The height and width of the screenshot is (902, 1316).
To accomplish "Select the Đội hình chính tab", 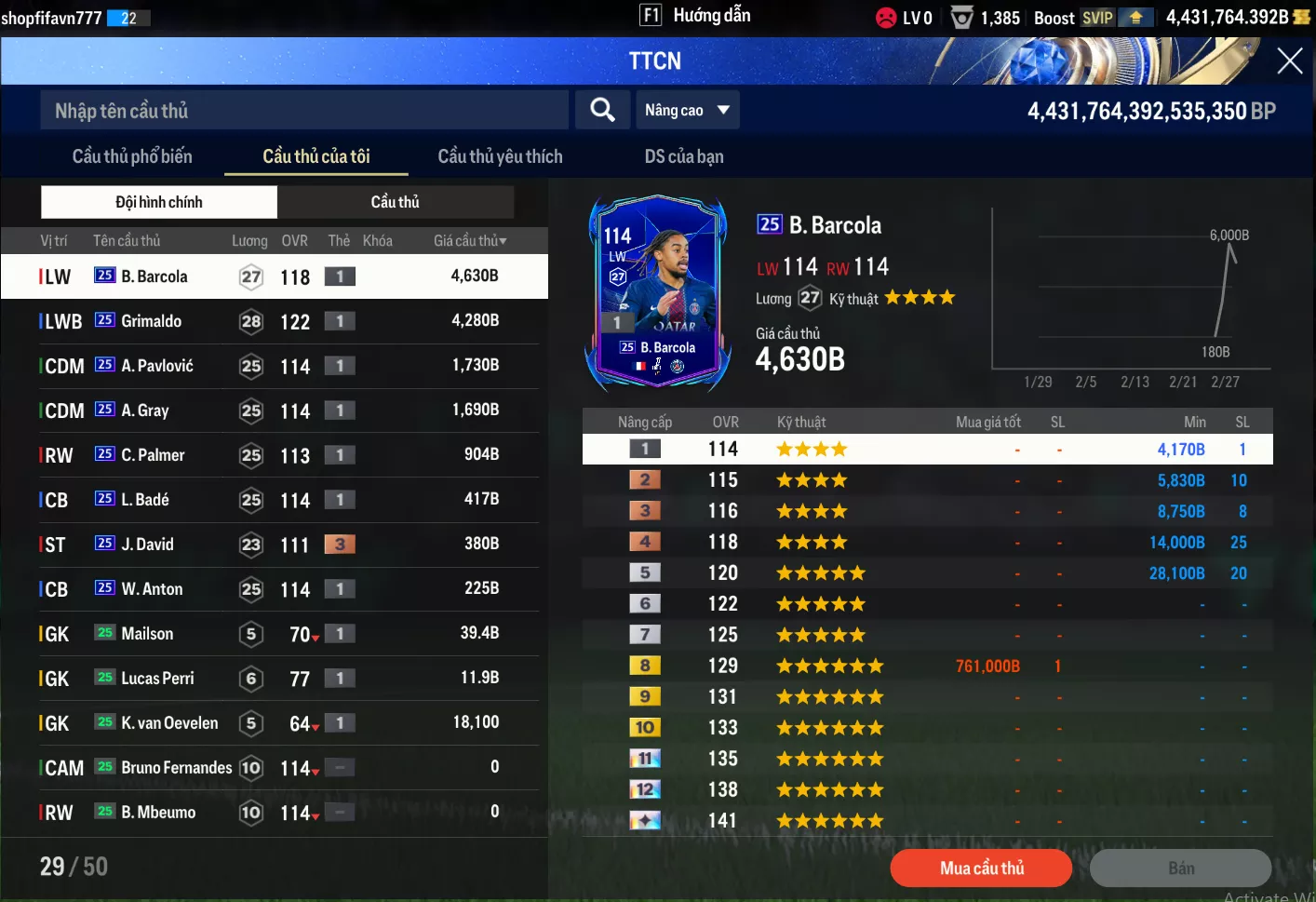I will [x=159, y=202].
